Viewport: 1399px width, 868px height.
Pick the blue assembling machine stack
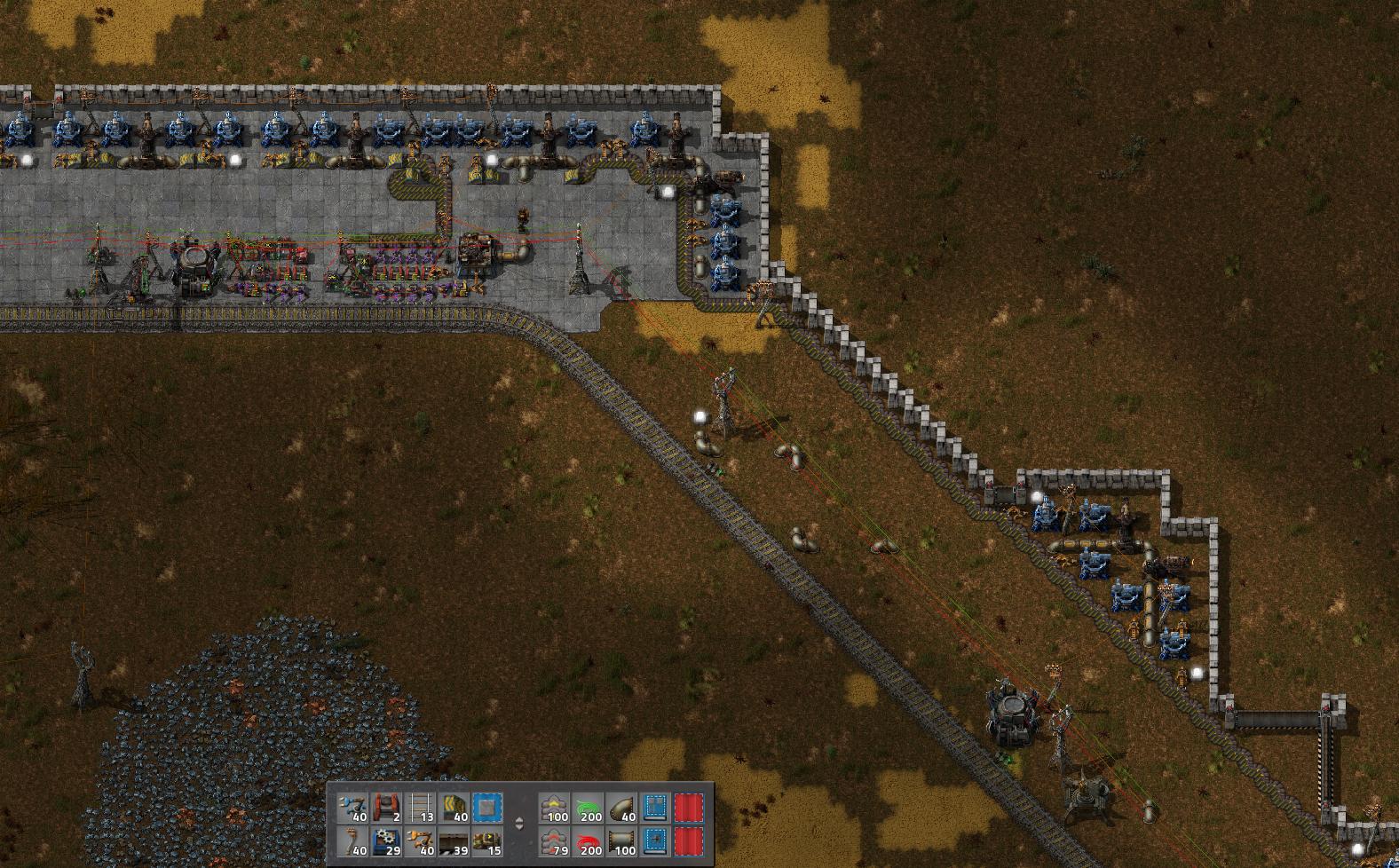point(387,841)
